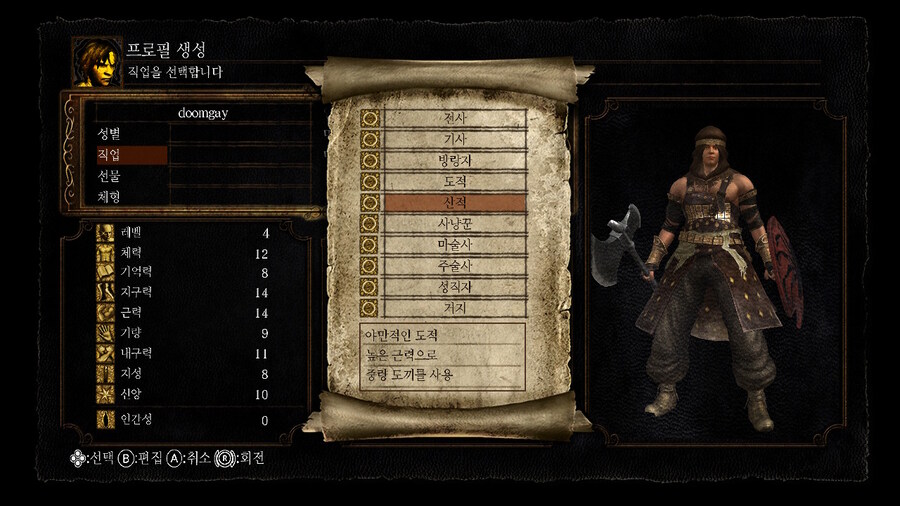Pick the 주술사 (Pyromancer) class
The width and height of the screenshot is (900, 506).
click(x=454, y=266)
